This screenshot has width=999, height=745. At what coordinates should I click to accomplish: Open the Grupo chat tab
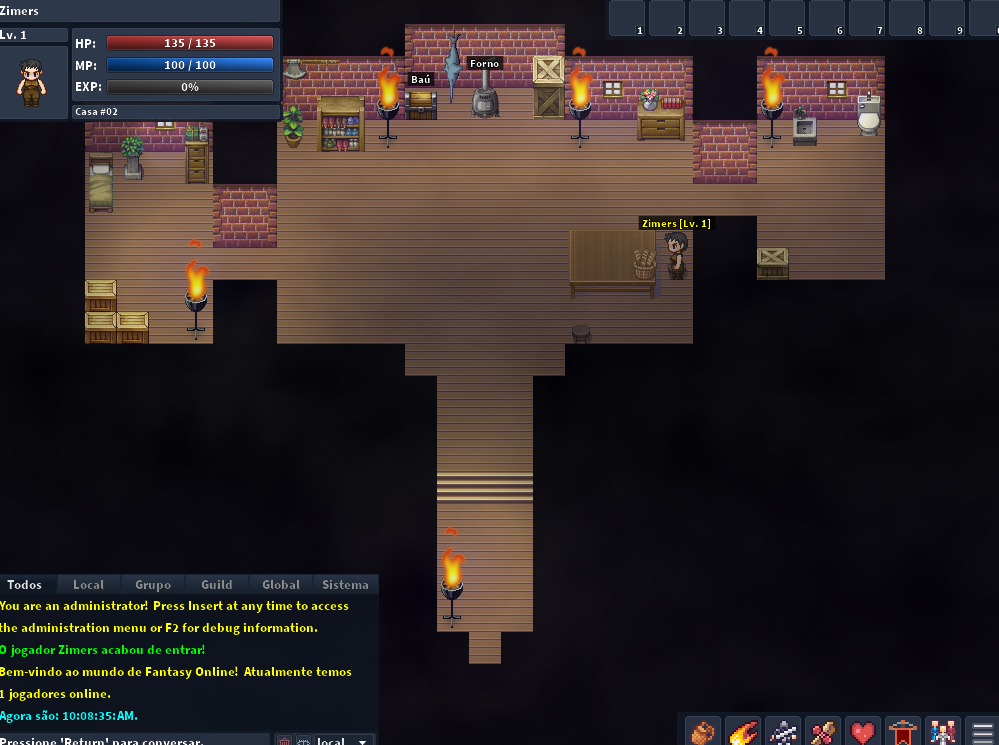153,585
